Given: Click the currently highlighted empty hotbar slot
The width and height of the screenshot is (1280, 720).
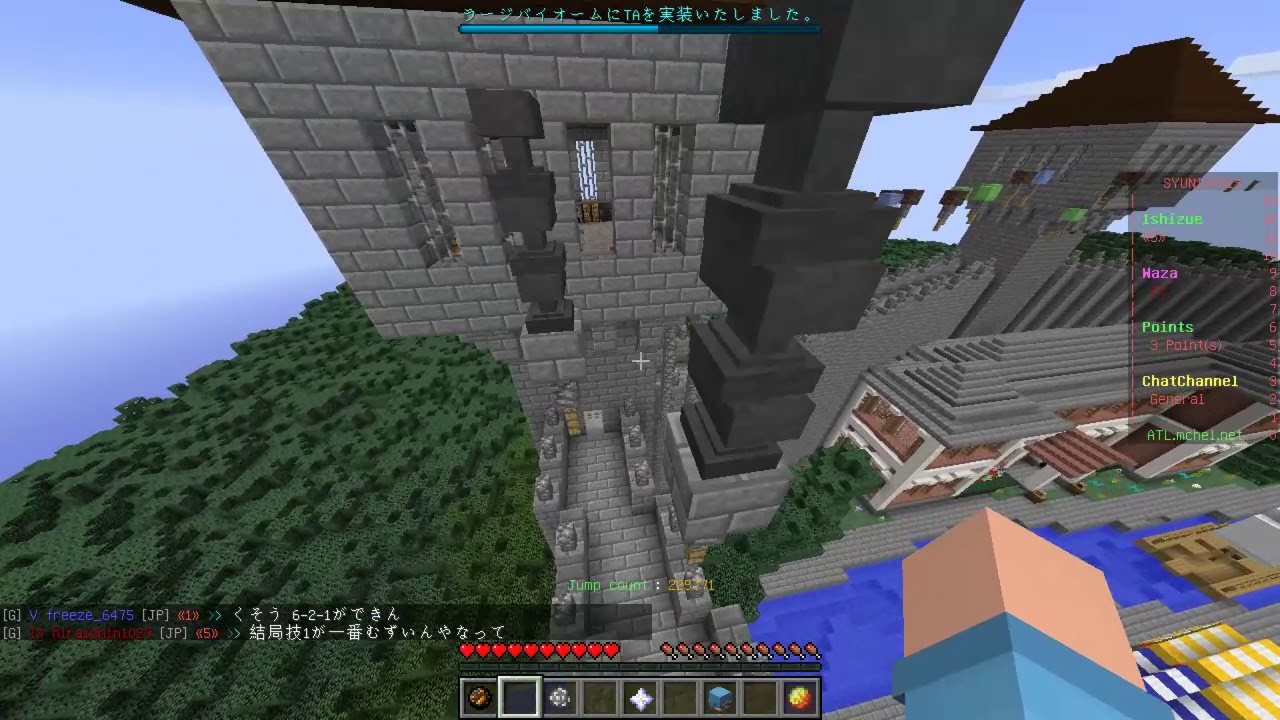Looking at the screenshot, I should 518,697.
